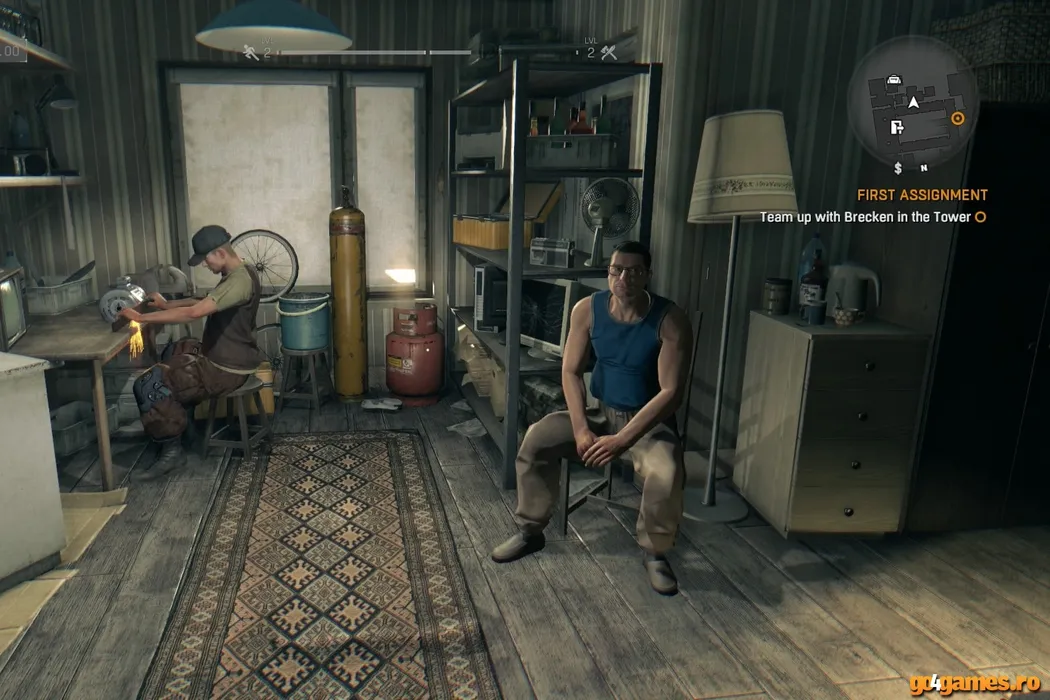Viewport: 1050px width, 700px height.
Task: Click the crossed tools power level icon
Action: [x=609, y=52]
